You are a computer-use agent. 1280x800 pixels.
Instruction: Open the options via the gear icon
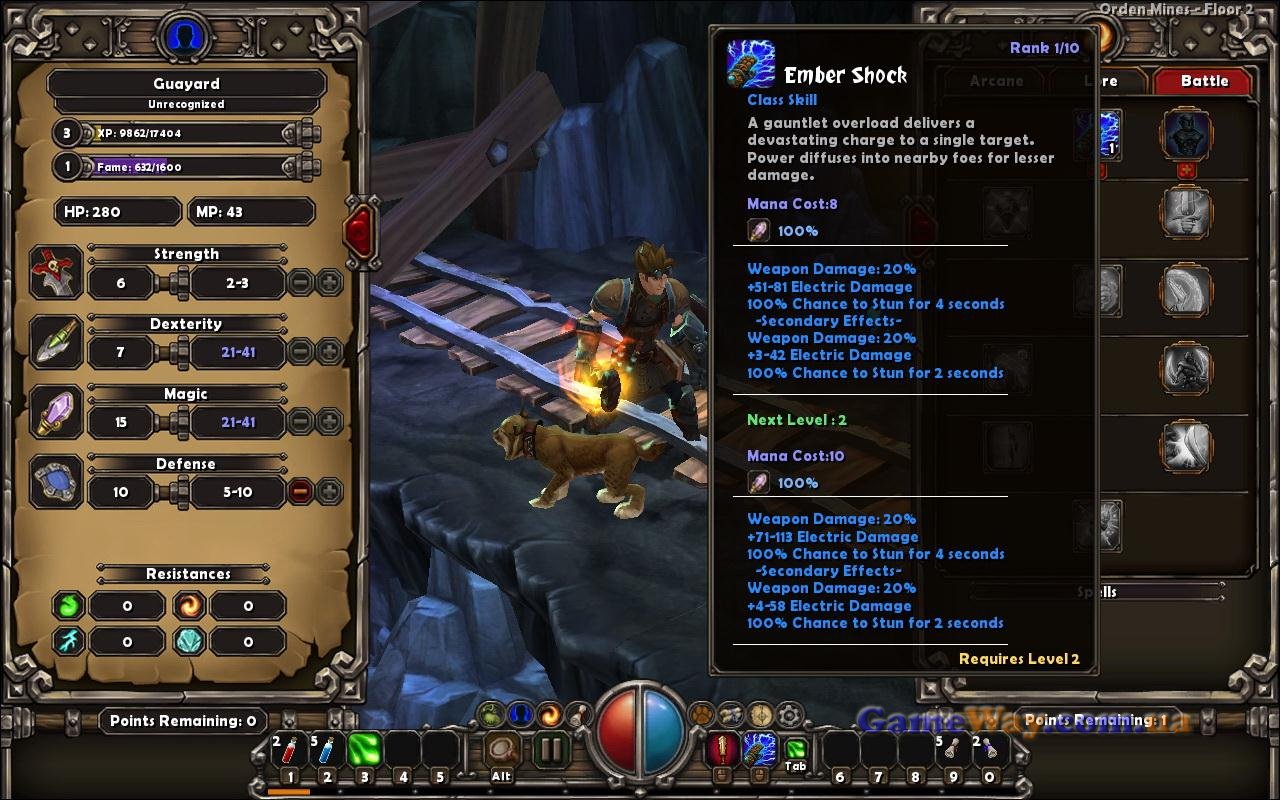pos(790,715)
